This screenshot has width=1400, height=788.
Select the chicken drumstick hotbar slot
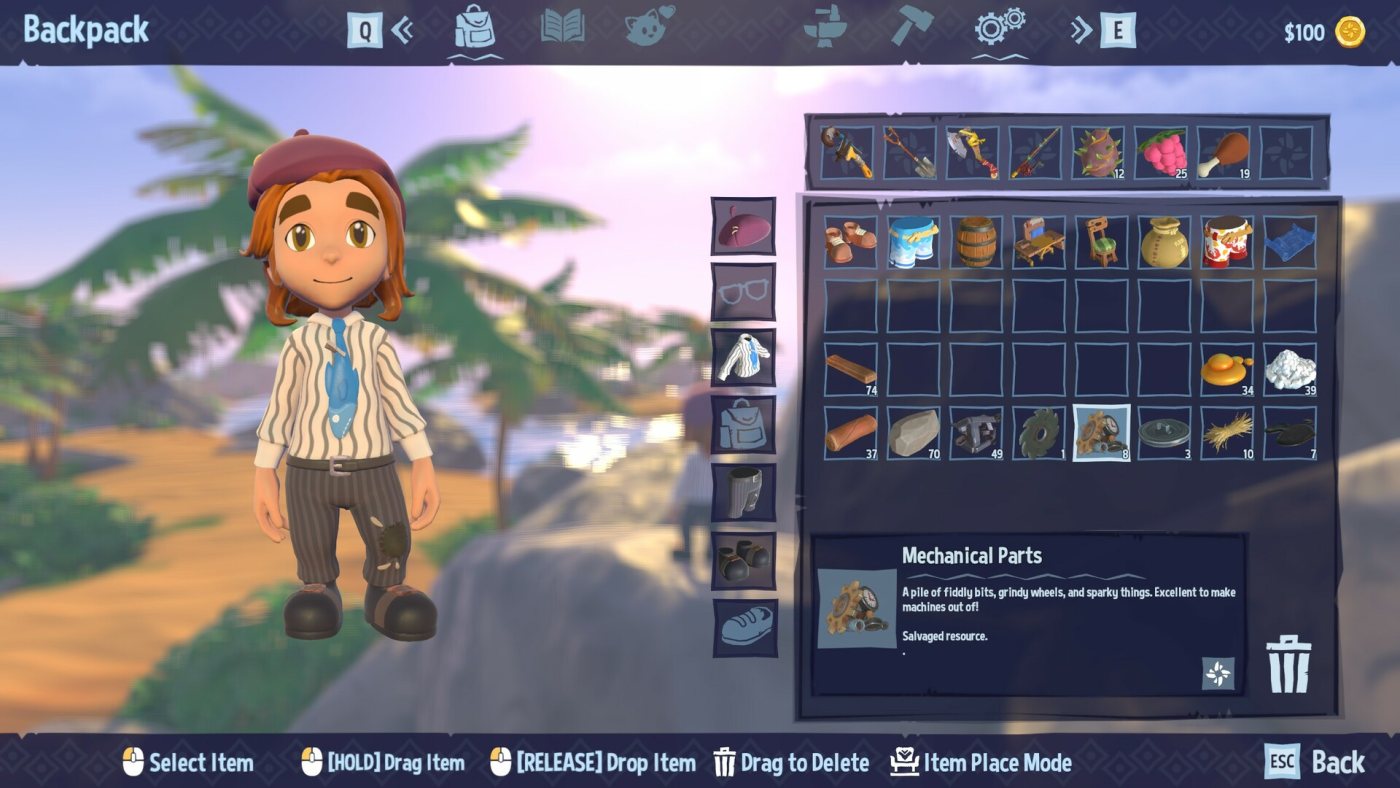(1224, 153)
